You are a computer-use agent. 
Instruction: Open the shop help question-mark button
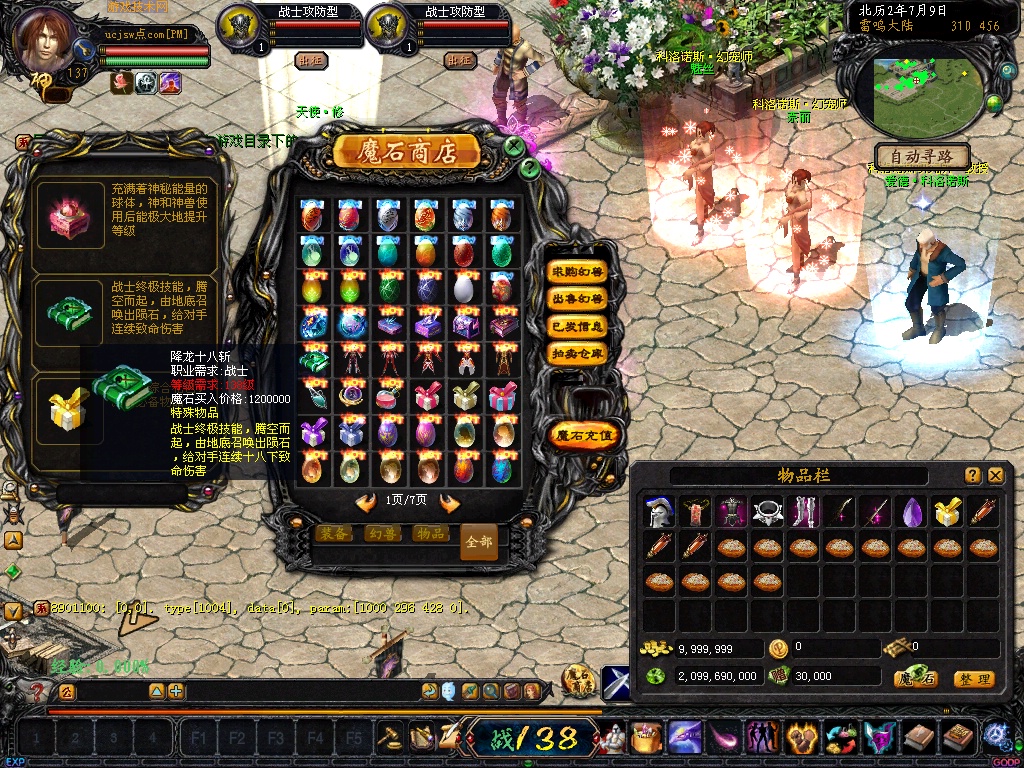coord(530,168)
